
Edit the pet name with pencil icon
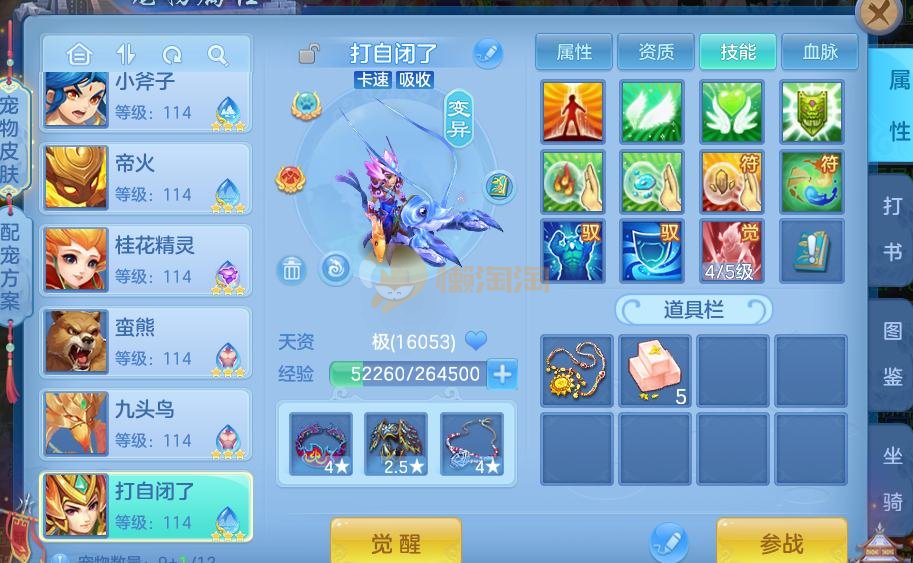[487, 53]
